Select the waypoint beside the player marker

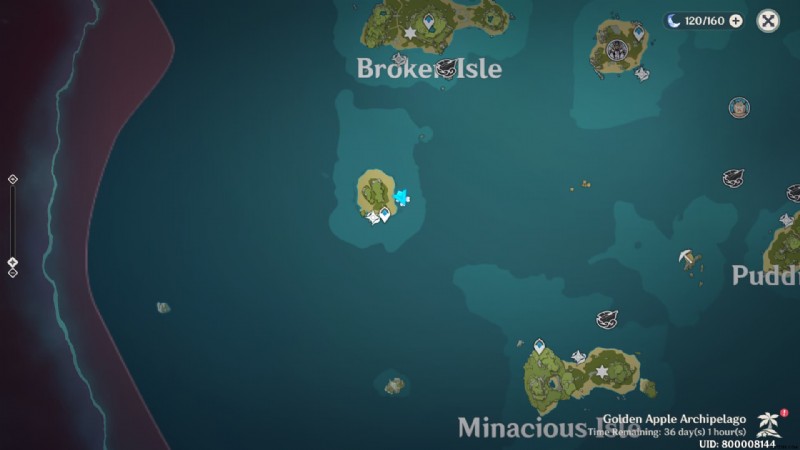(x=384, y=213)
